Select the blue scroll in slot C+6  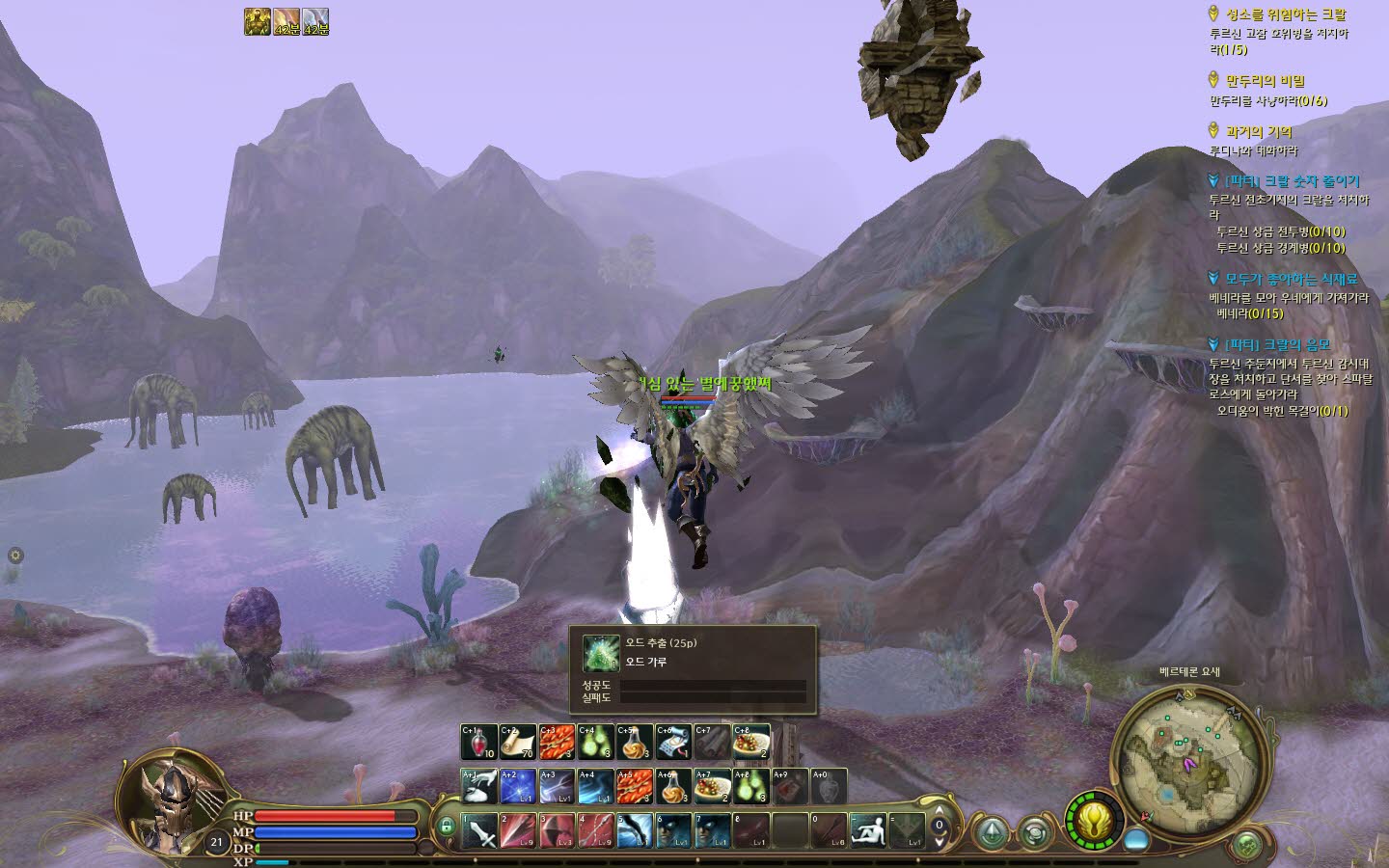tap(673, 741)
